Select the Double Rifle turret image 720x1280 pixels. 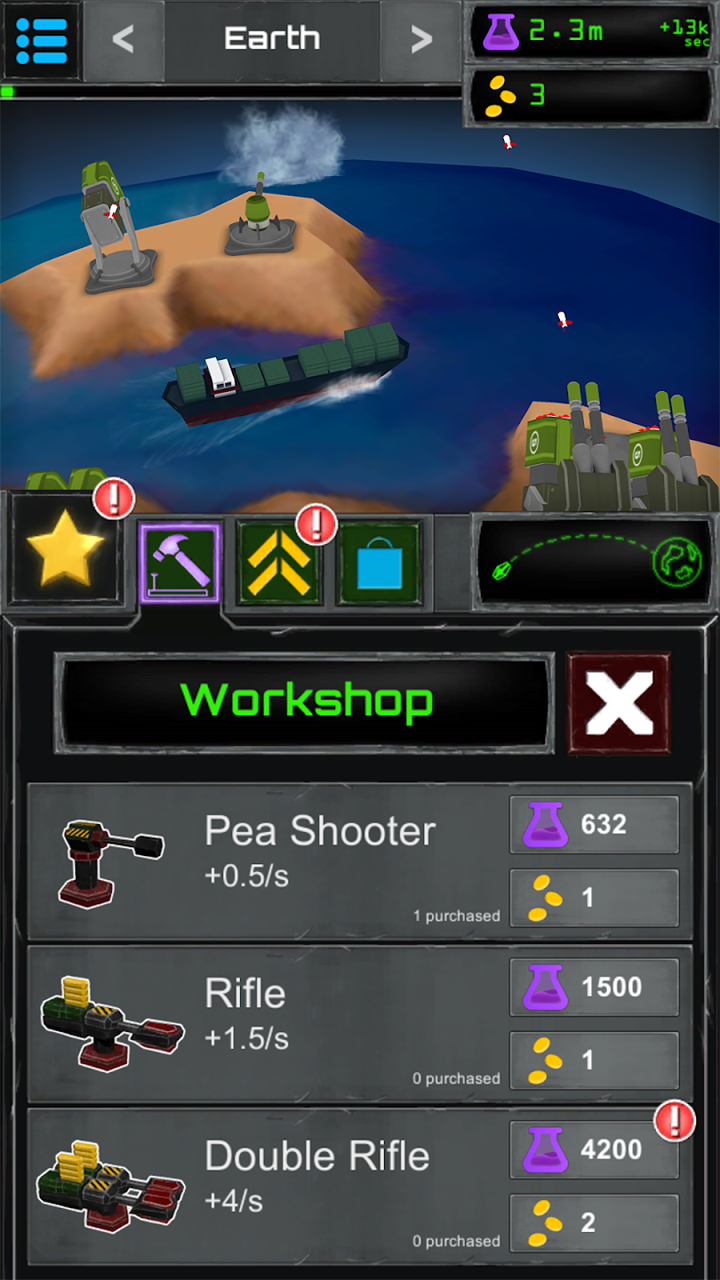click(x=112, y=1185)
